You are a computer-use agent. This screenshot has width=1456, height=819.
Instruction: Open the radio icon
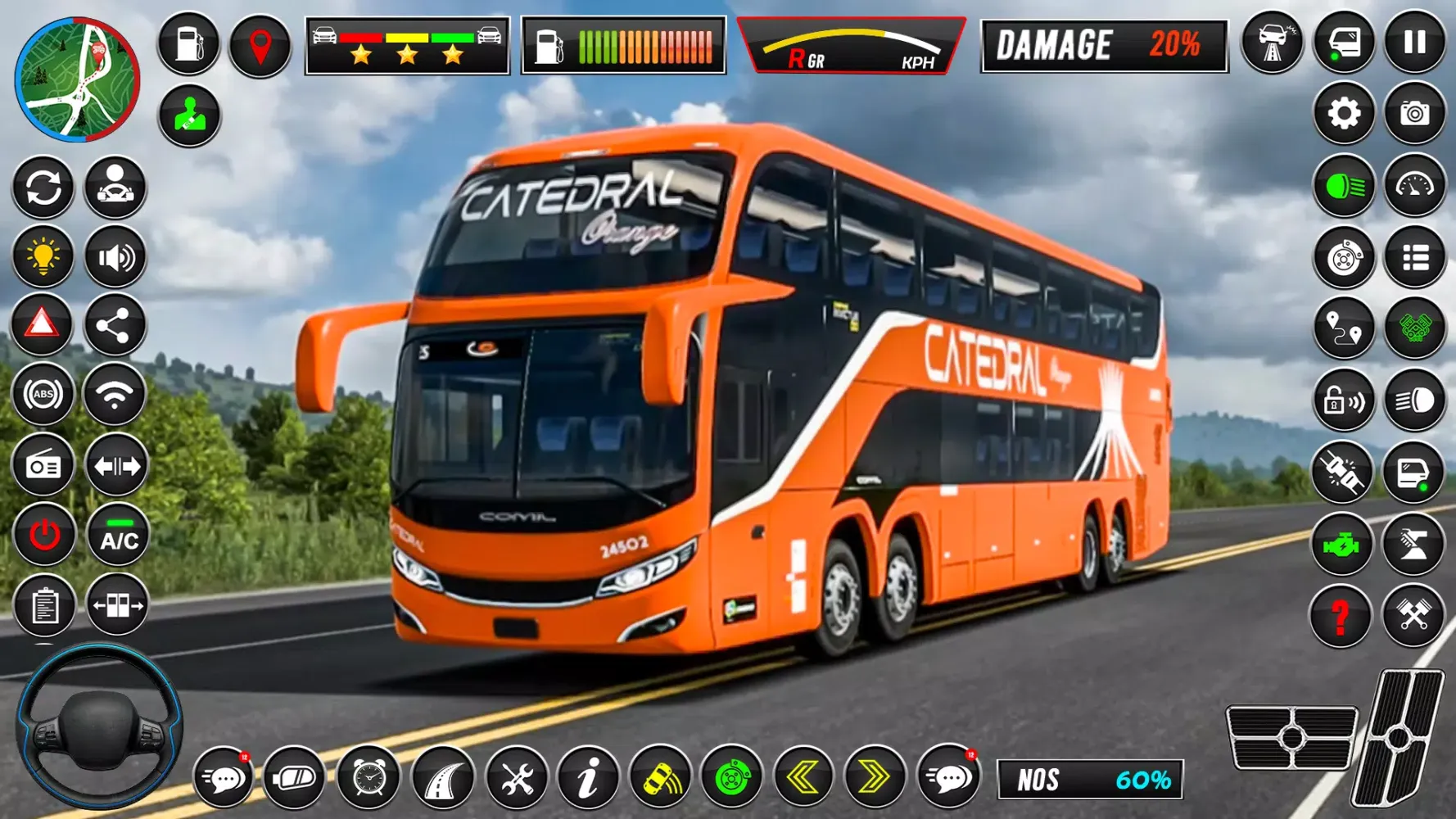tap(43, 467)
